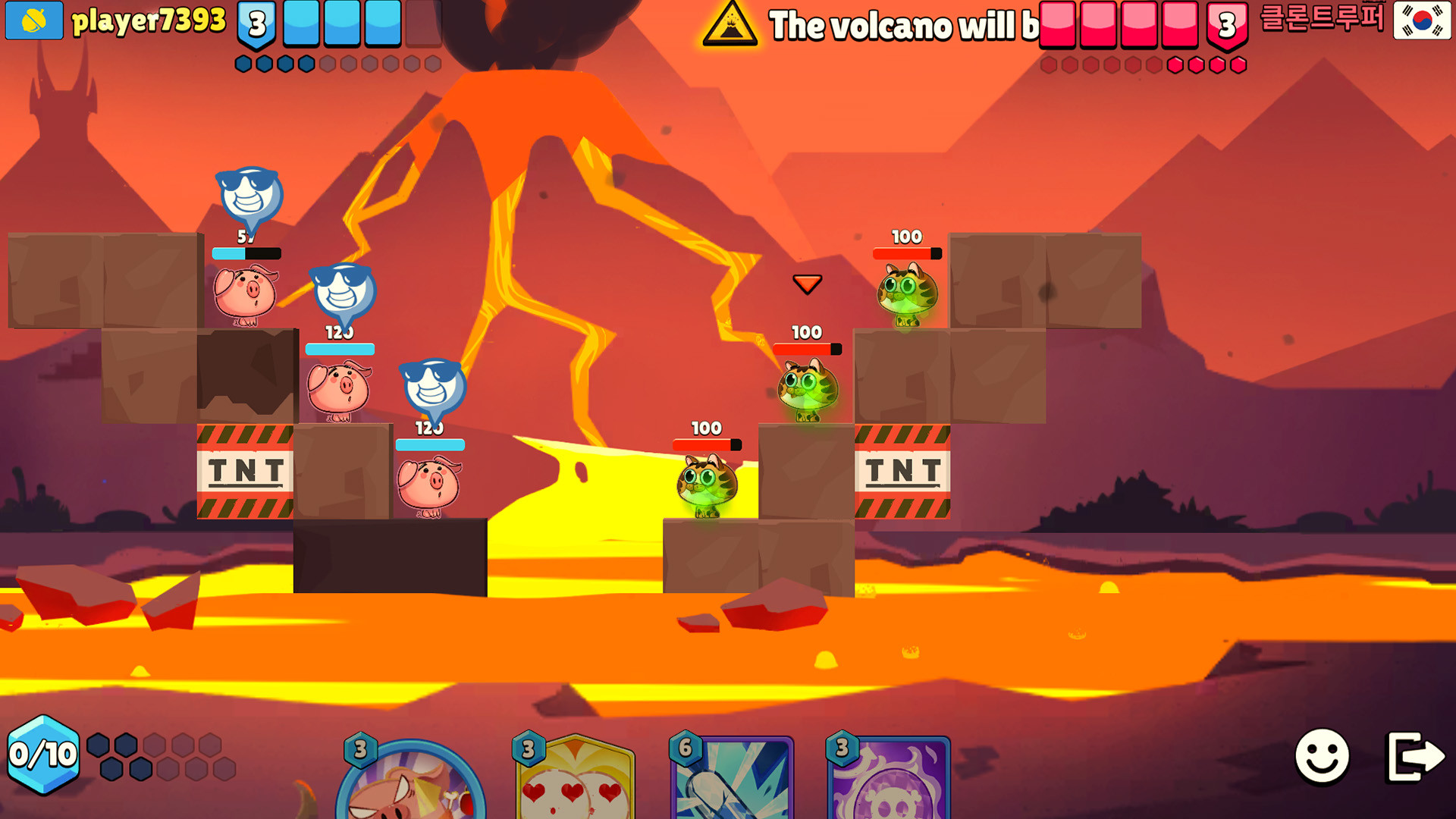Click the volcano warning triangle icon
Image resolution: width=1456 pixels, height=819 pixels.
730,27
